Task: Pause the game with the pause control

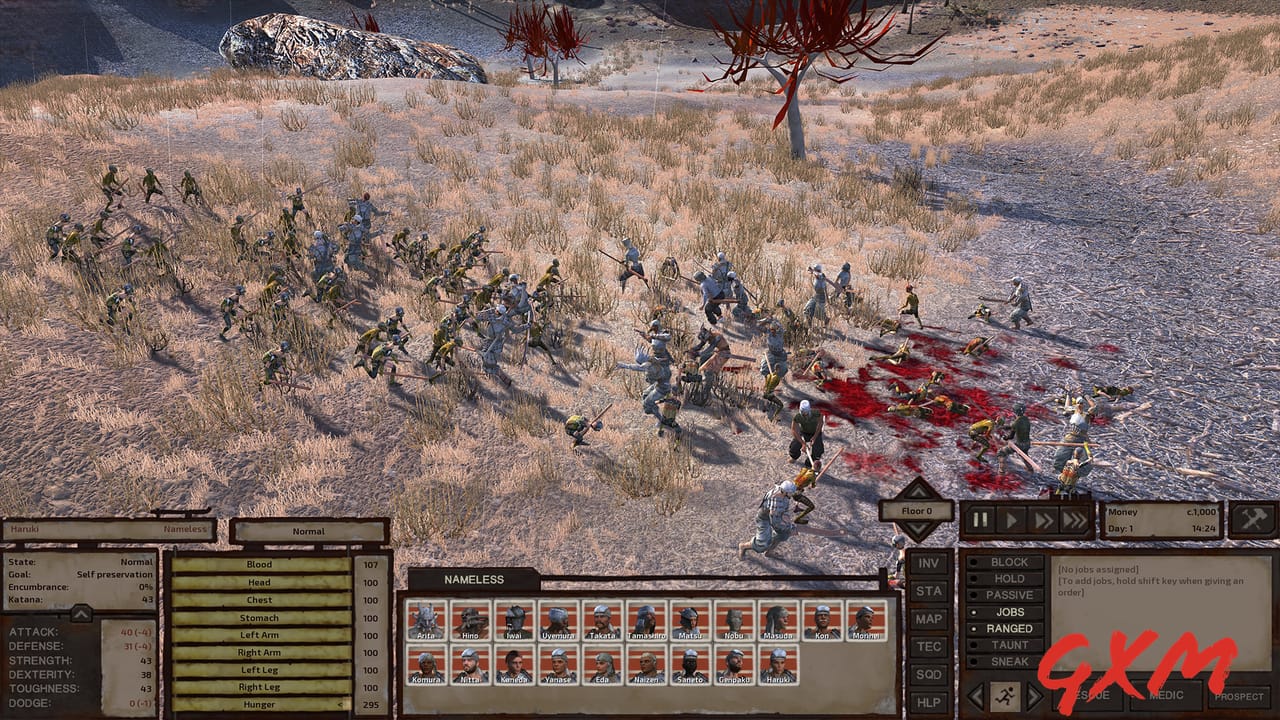Action: click(980, 519)
